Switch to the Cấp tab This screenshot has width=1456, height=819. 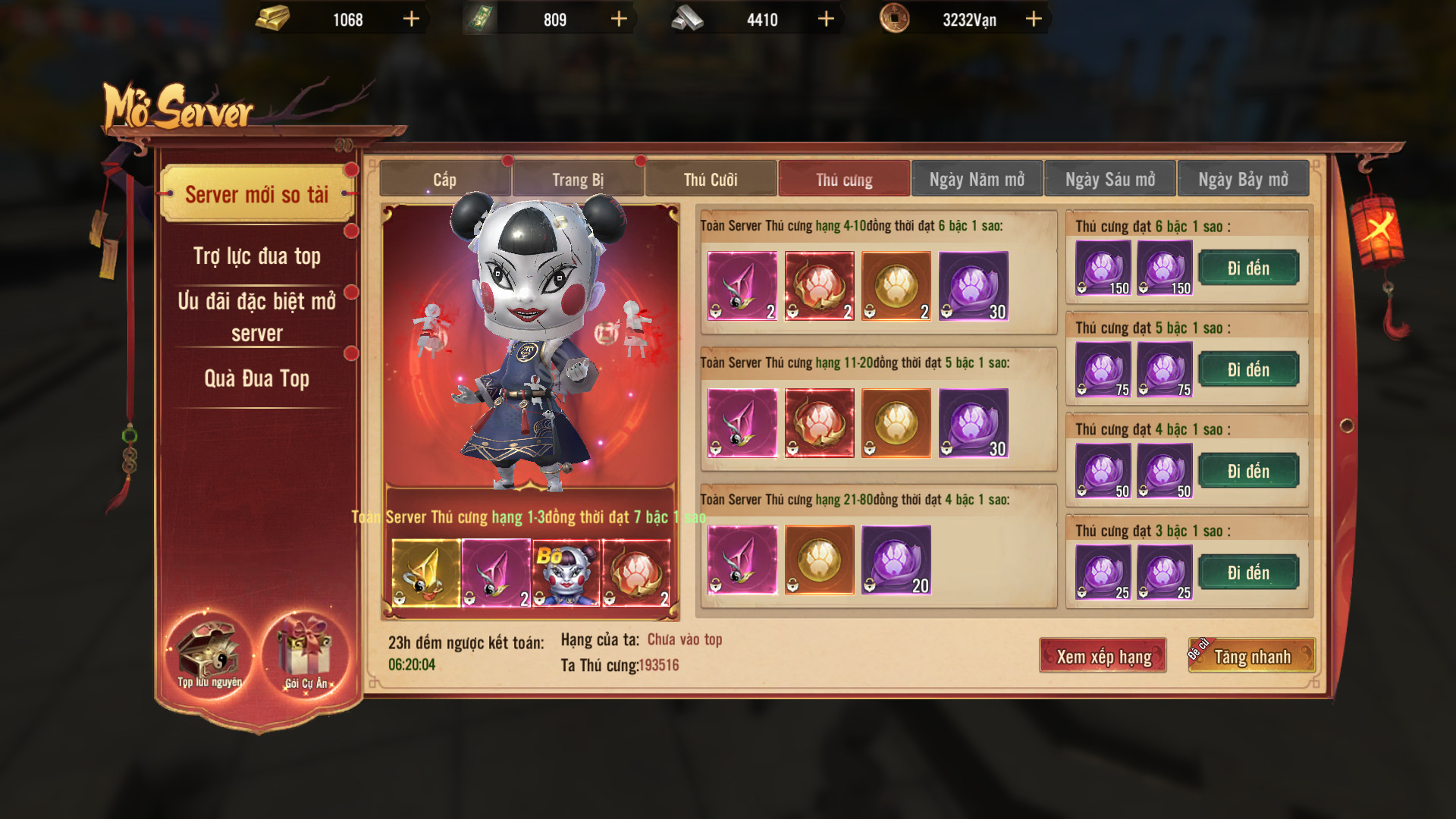point(444,180)
